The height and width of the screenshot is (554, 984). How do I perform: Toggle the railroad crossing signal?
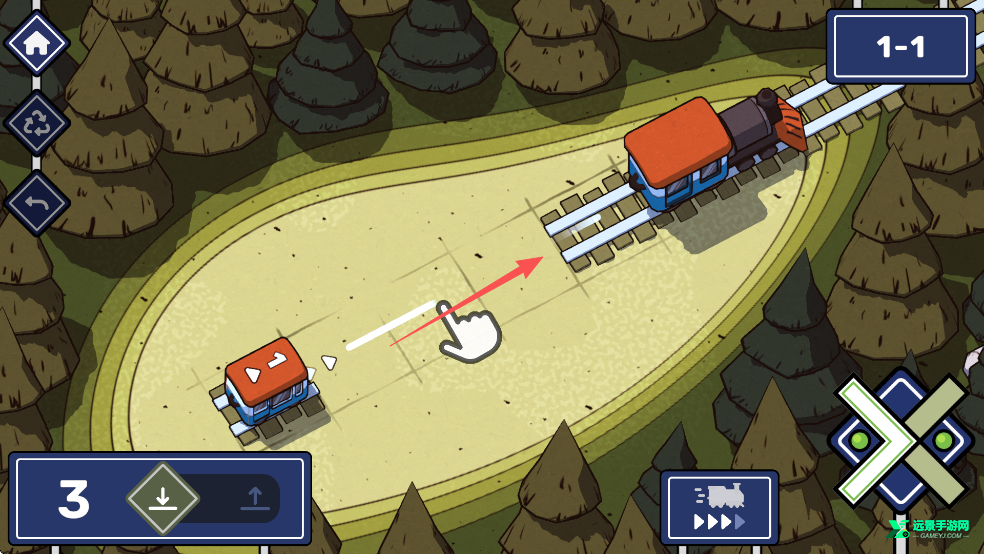(x=901, y=440)
